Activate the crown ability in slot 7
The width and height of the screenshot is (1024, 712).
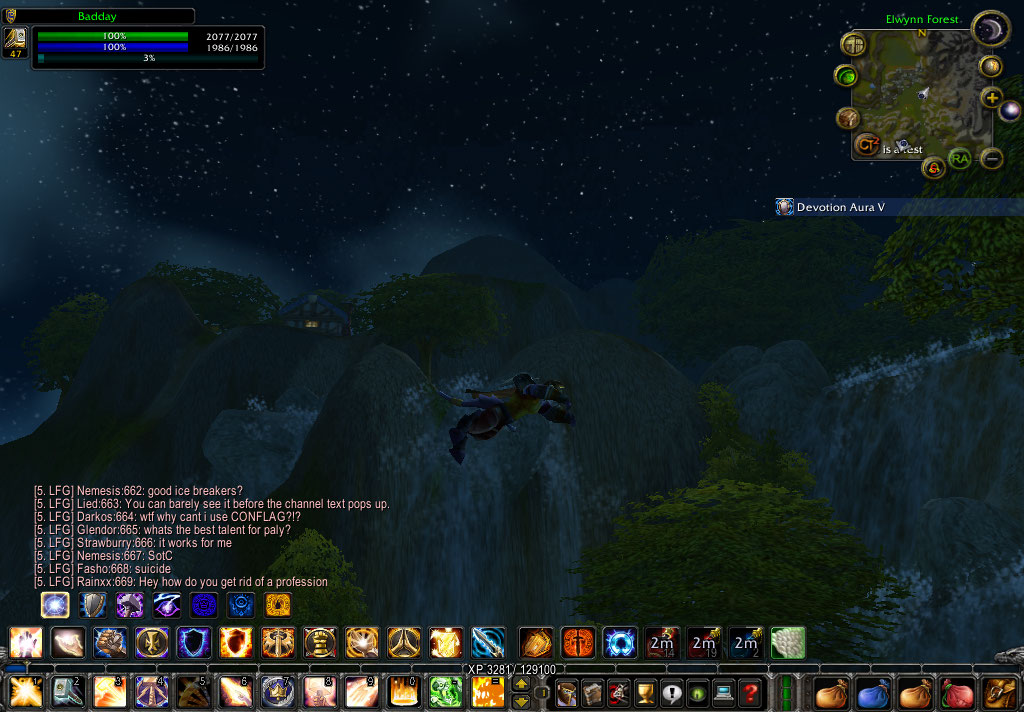pos(277,692)
